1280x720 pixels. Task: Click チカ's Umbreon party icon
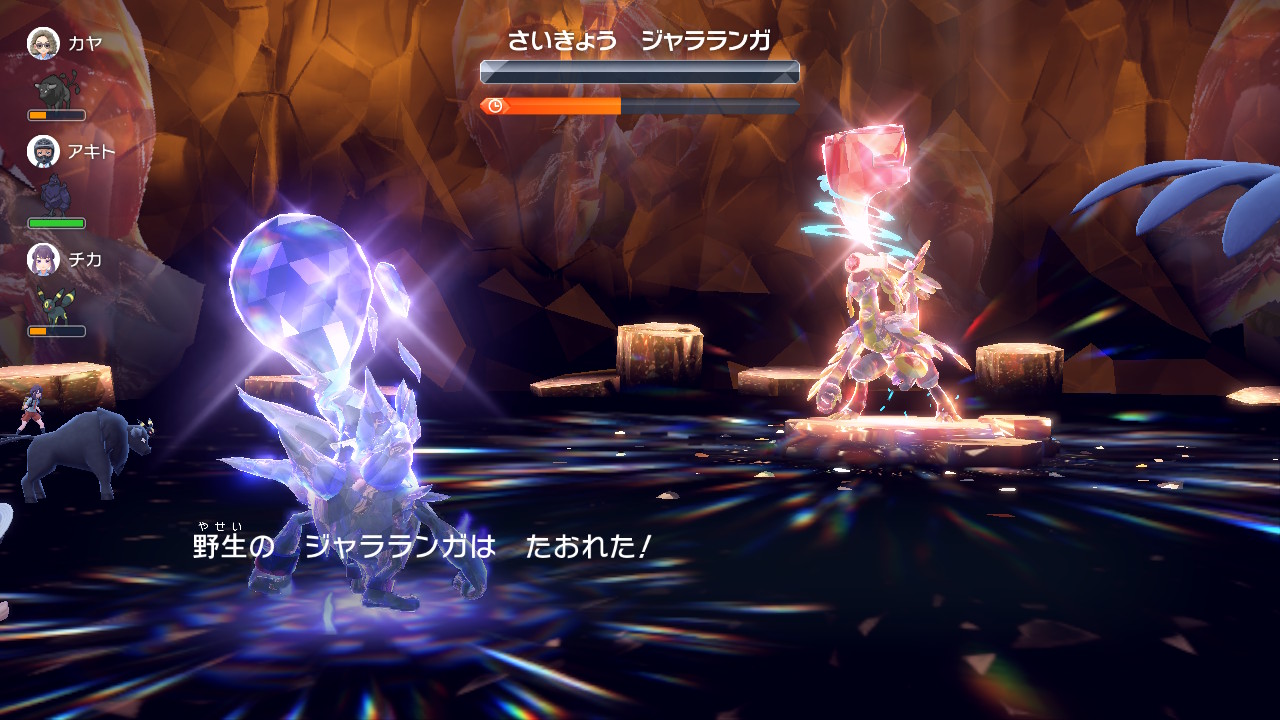55,304
